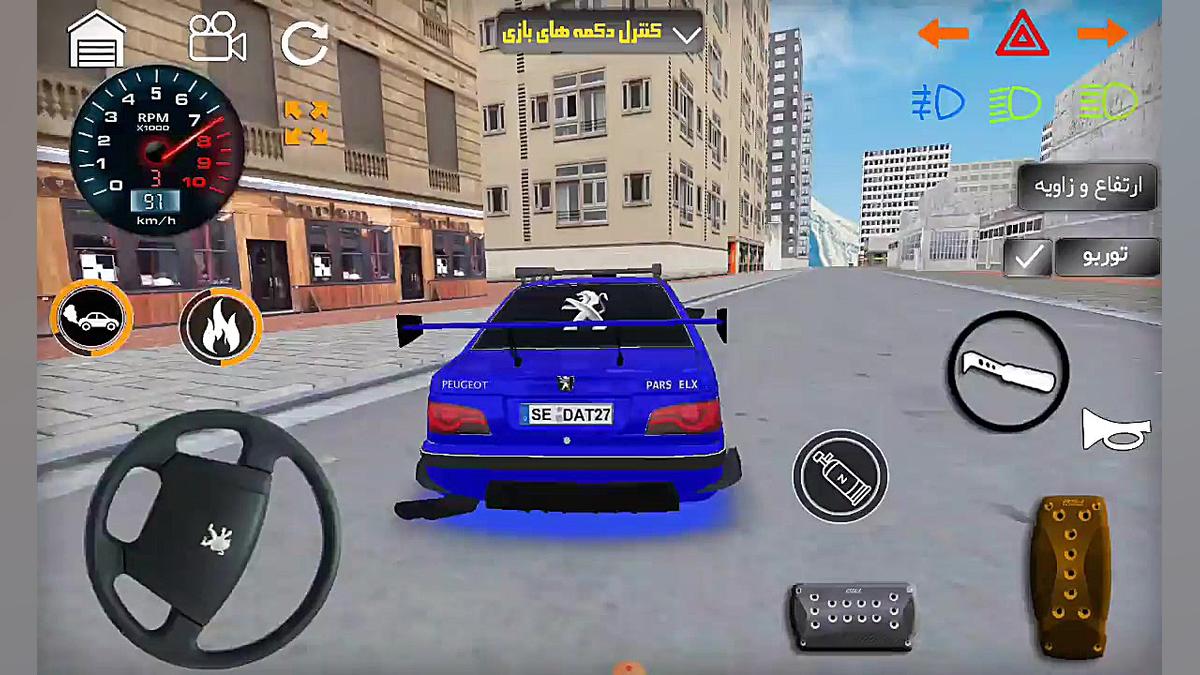Screen dimensions: 1200x675
Task: Toggle the turbo checkbox
Action: (x=1027, y=258)
